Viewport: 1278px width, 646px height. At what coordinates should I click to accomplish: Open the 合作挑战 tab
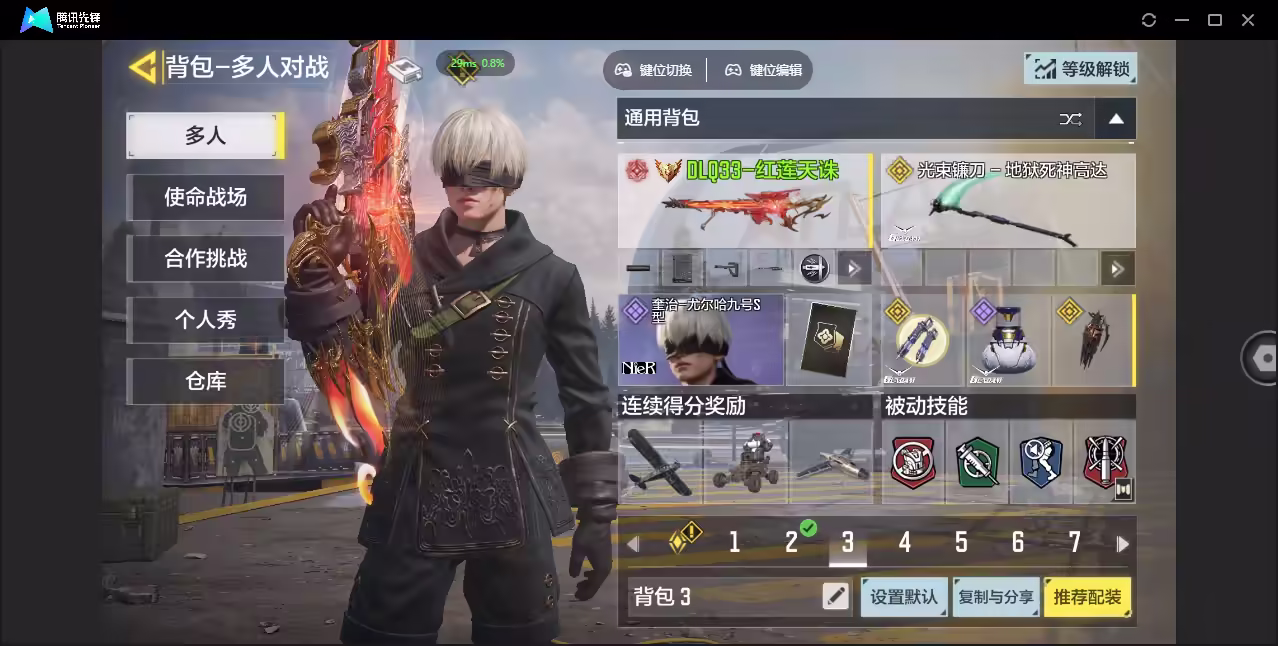point(205,258)
